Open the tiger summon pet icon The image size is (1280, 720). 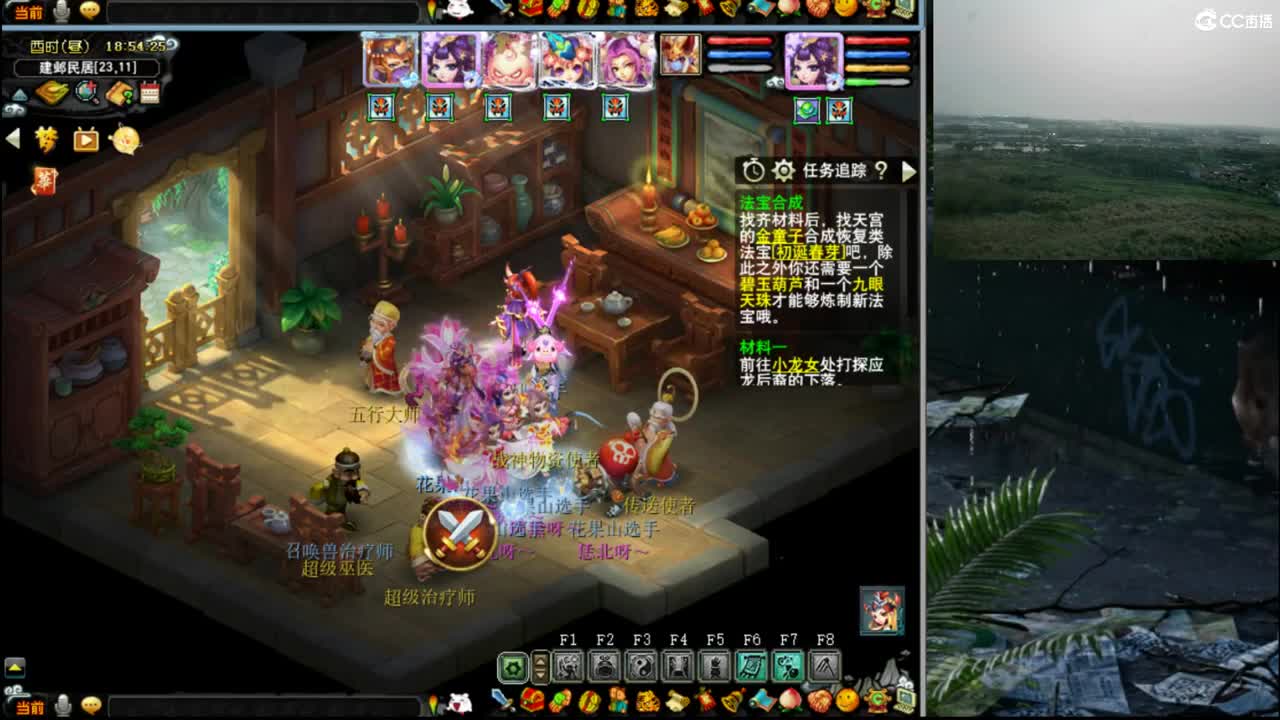click(650, 699)
